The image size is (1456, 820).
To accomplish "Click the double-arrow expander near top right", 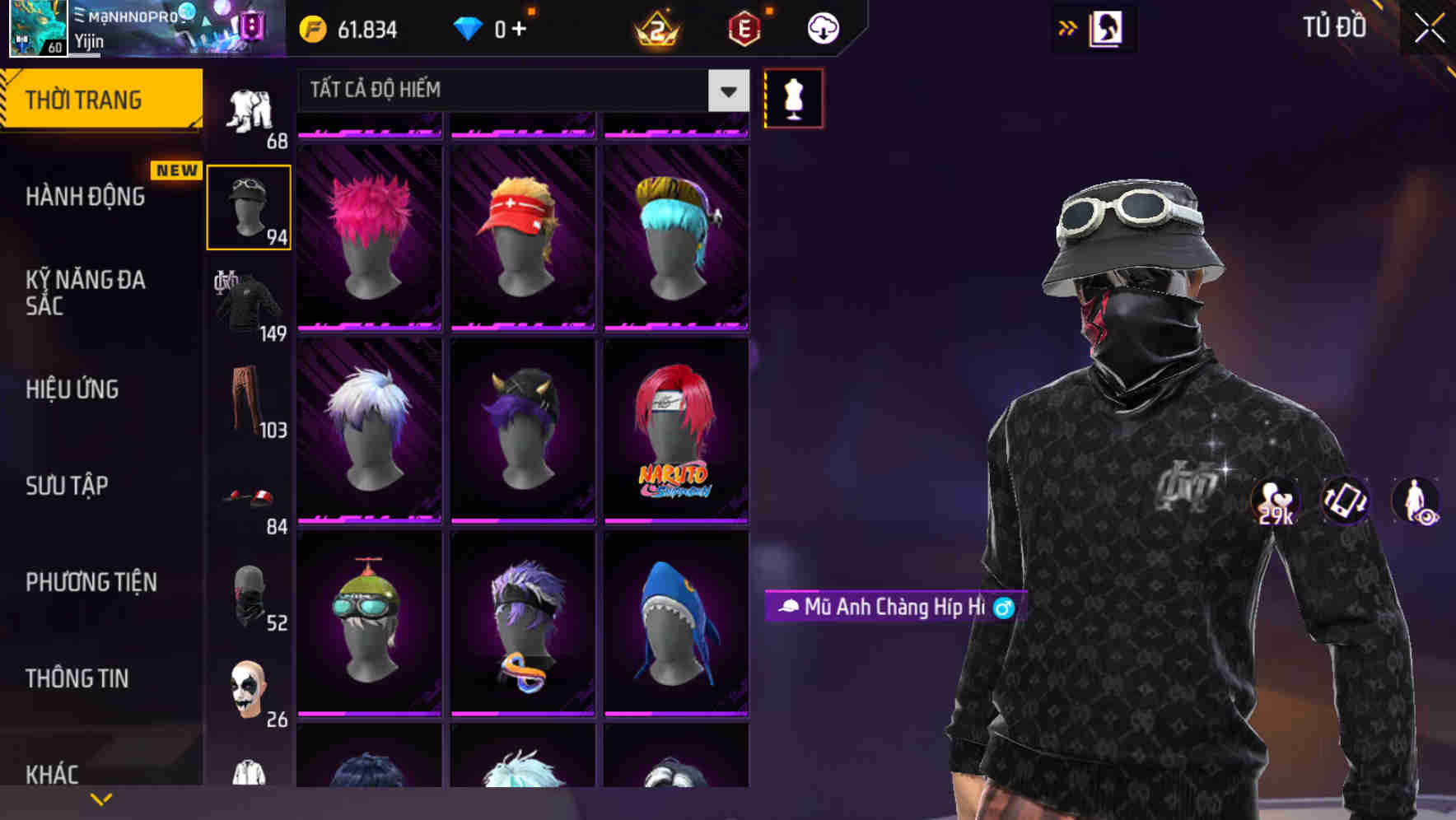I will pos(1066,27).
